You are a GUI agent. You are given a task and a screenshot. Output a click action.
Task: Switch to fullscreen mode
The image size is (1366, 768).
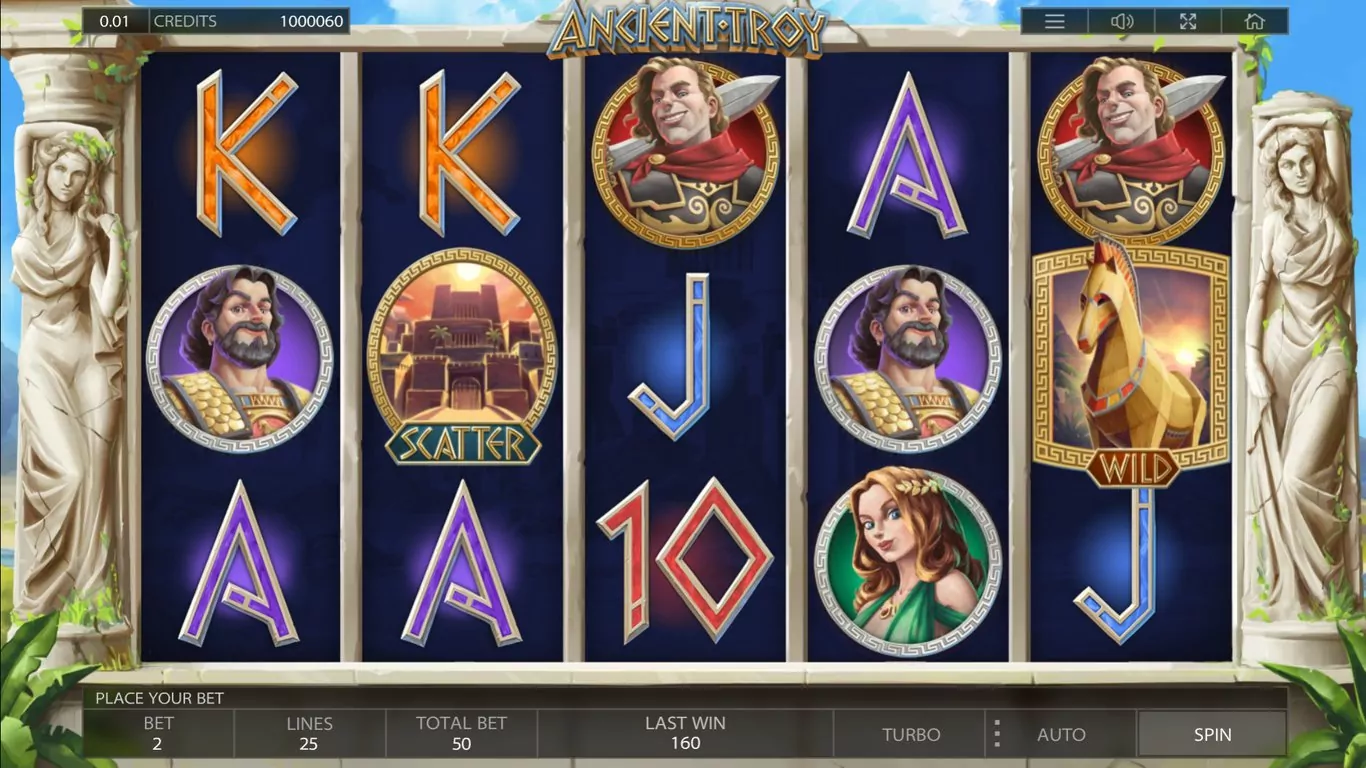(1188, 21)
